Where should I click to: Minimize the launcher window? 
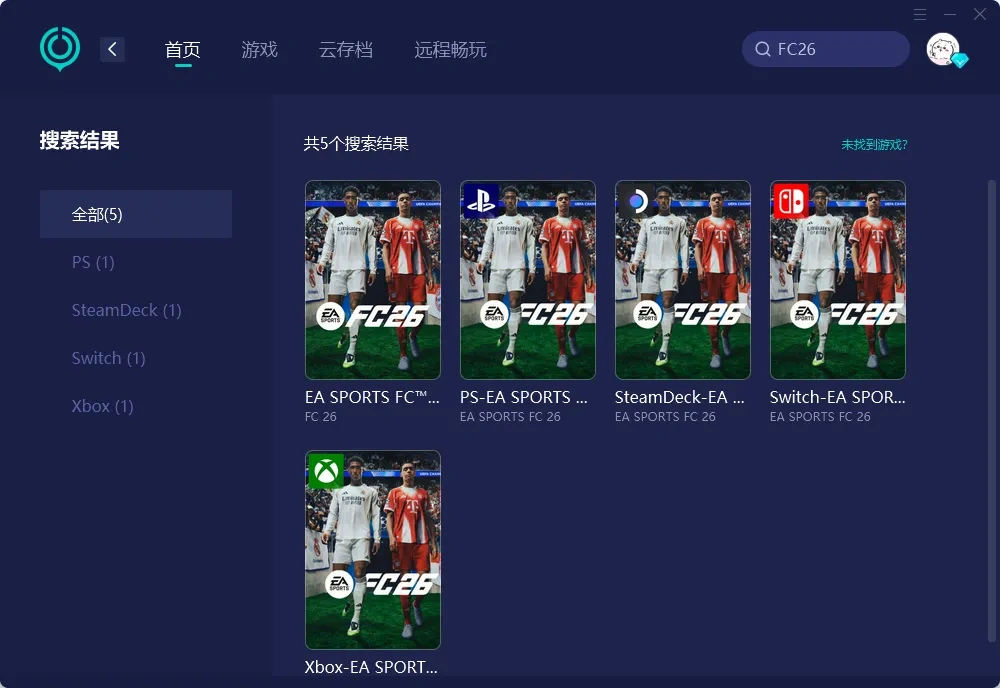click(x=950, y=14)
